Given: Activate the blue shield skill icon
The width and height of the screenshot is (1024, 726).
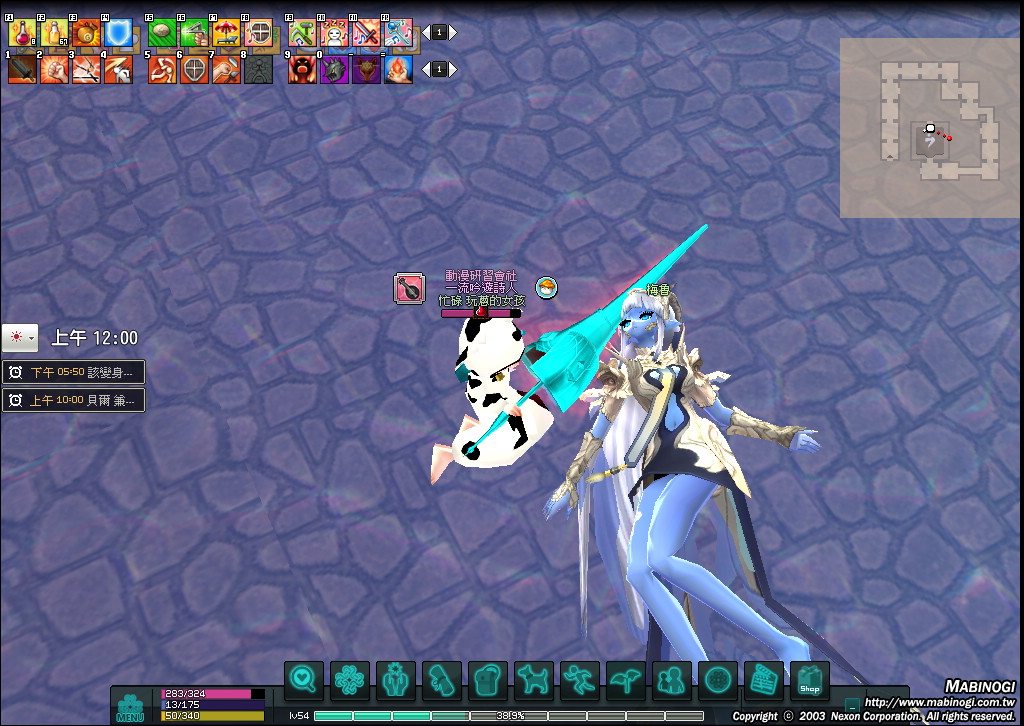Looking at the screenshot, I should tap(119, 34).
